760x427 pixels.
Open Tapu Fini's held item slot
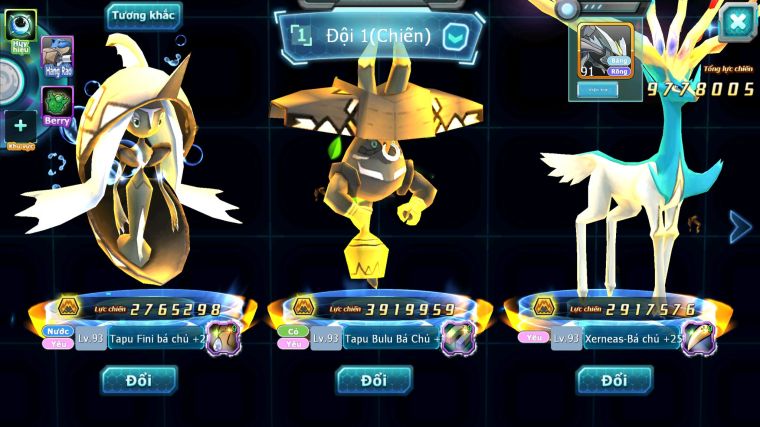point(223,339)
